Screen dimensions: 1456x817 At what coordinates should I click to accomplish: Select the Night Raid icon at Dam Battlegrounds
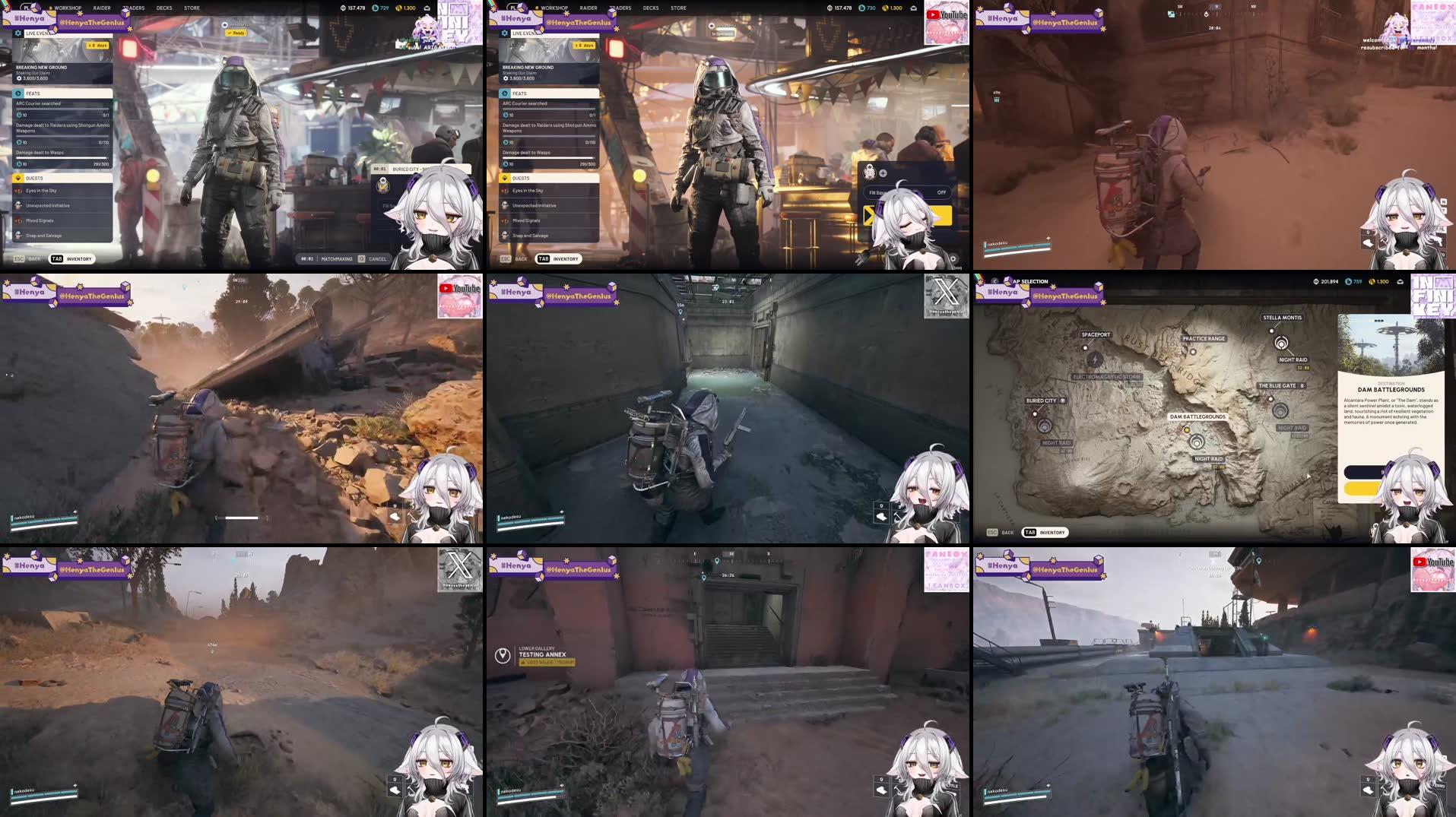pyautogui.click(x=1197, y=442)
